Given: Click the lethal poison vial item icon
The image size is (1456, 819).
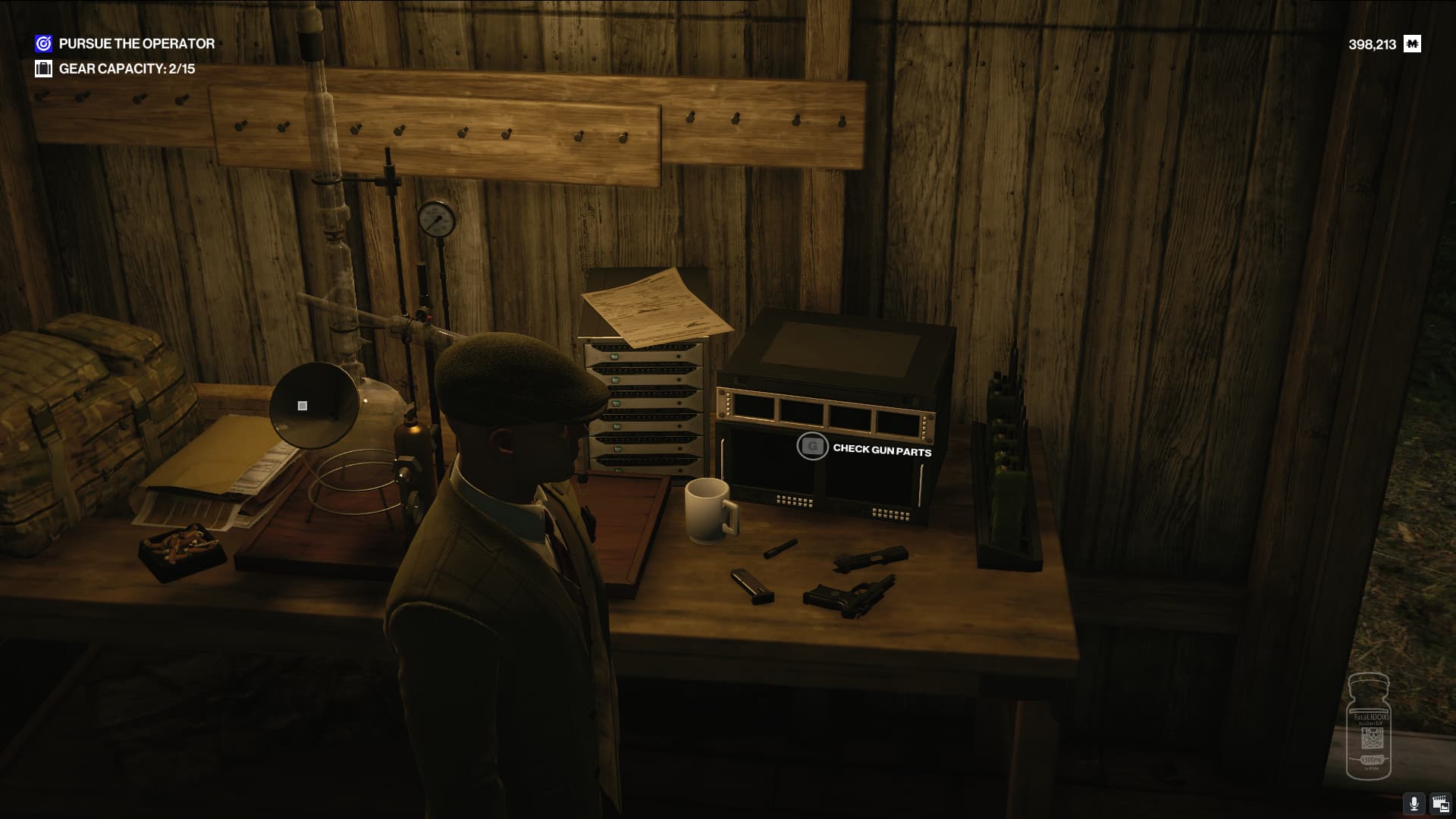Looking at the screenshot, I should pos(1368,726).
